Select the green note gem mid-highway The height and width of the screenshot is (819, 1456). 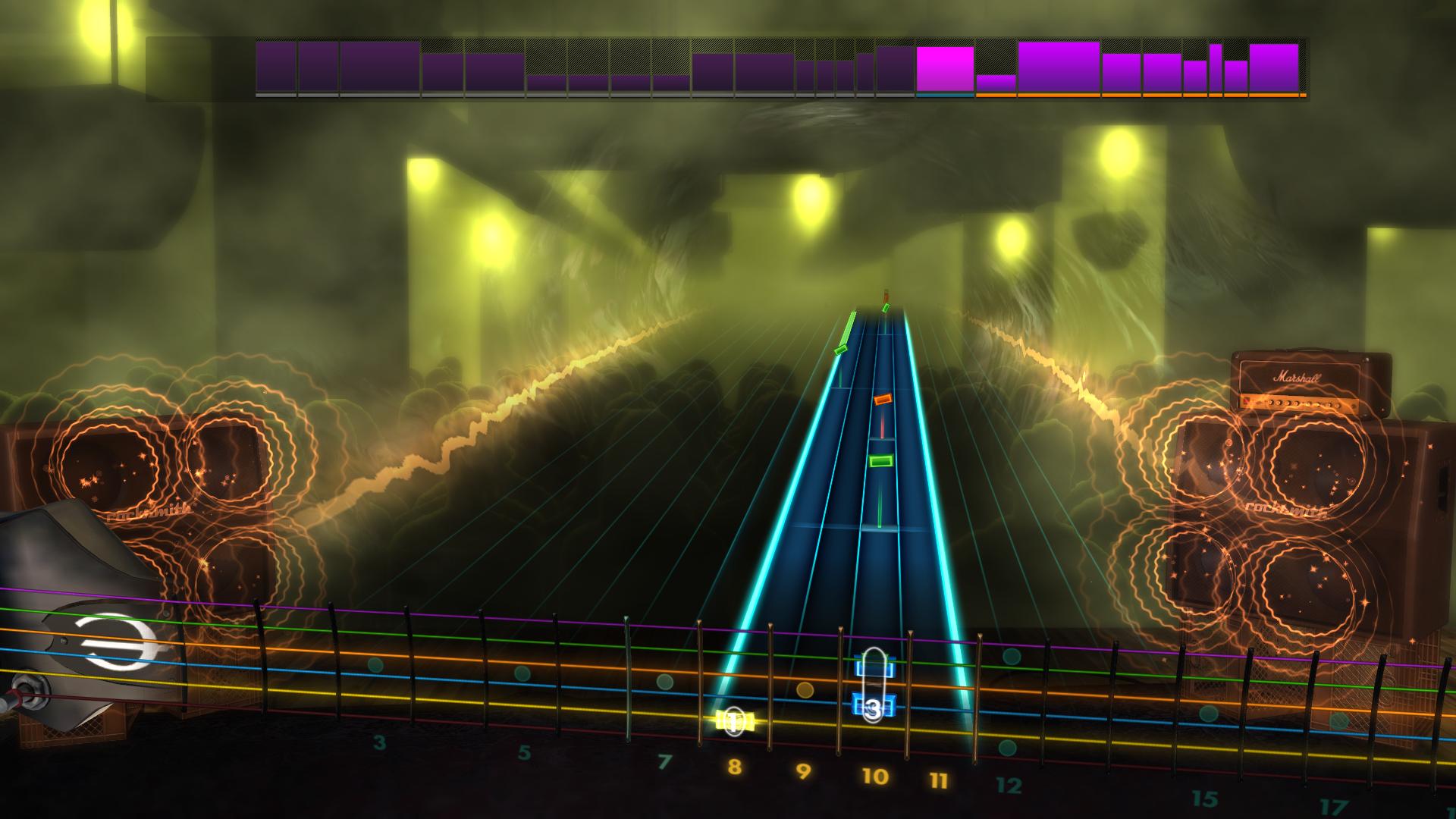pos(882,460)
